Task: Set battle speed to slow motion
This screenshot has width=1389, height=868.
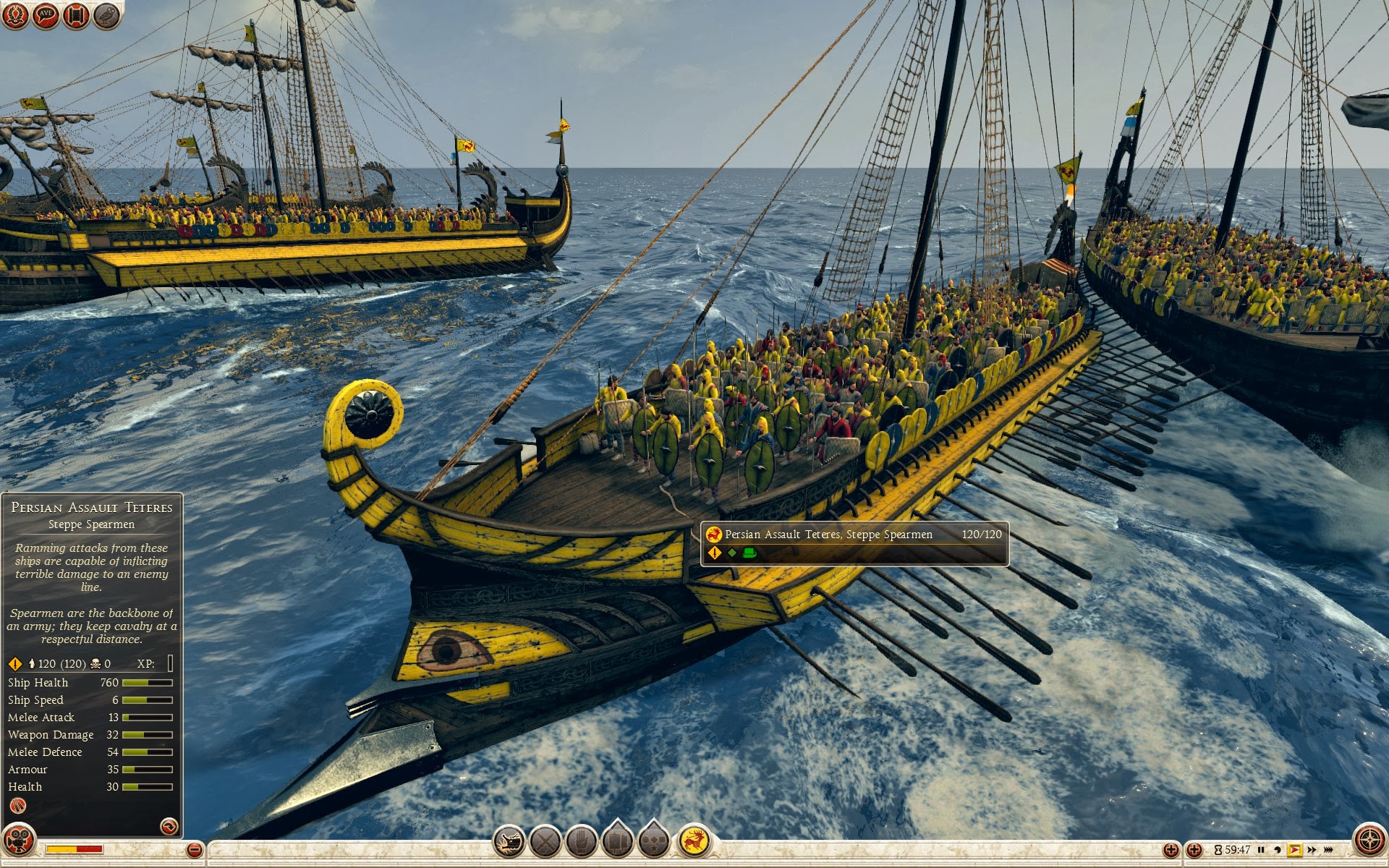Action: coord(1278,850)
